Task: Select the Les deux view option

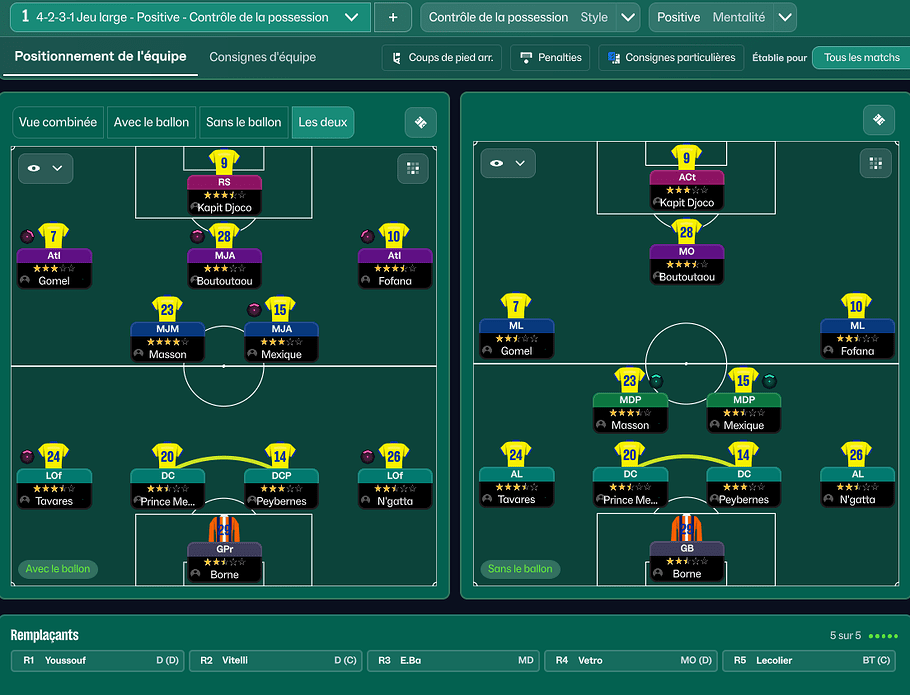Action: pos(322,122)
